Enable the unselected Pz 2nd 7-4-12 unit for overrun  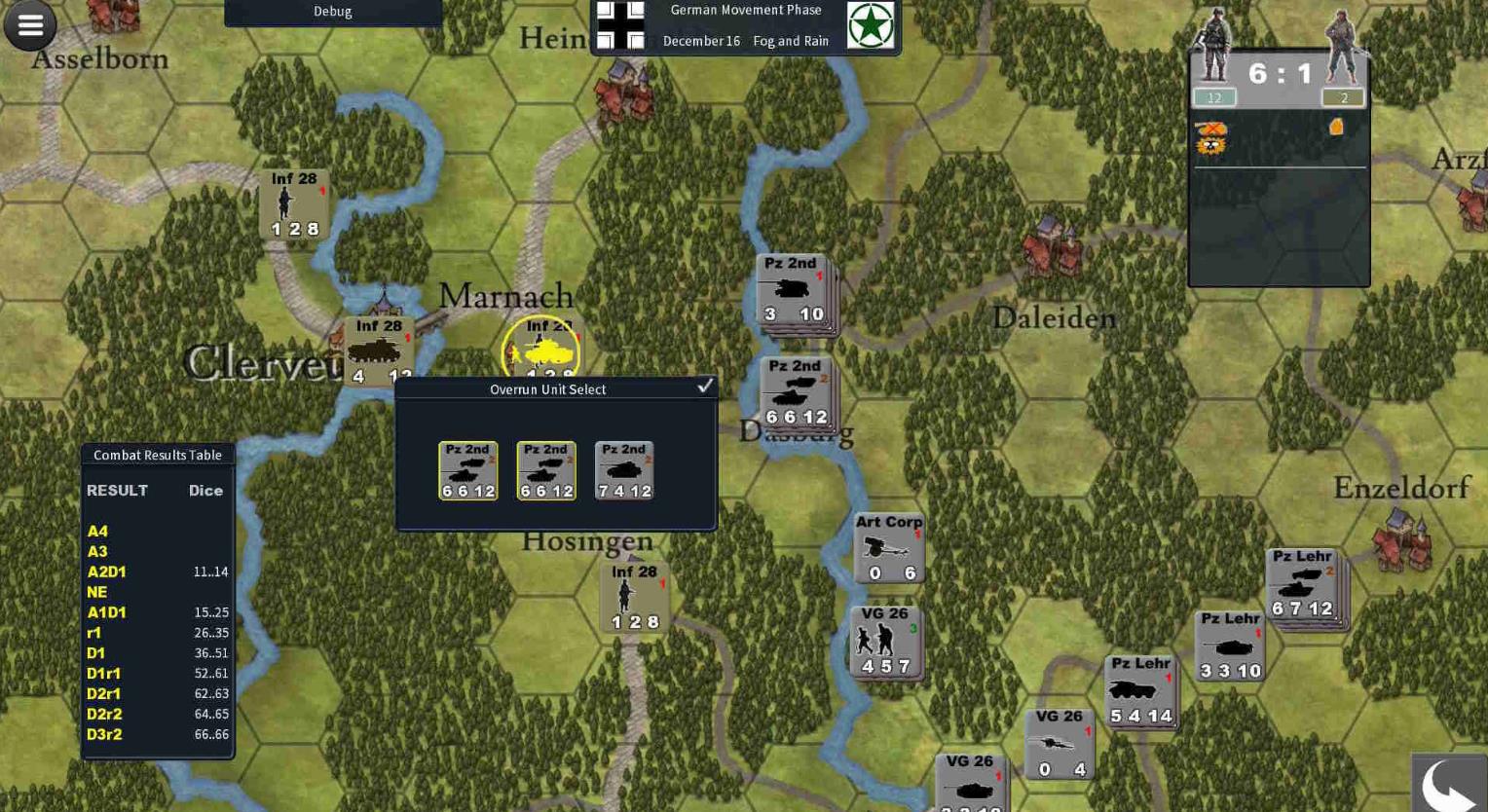[x=623, y=470]
